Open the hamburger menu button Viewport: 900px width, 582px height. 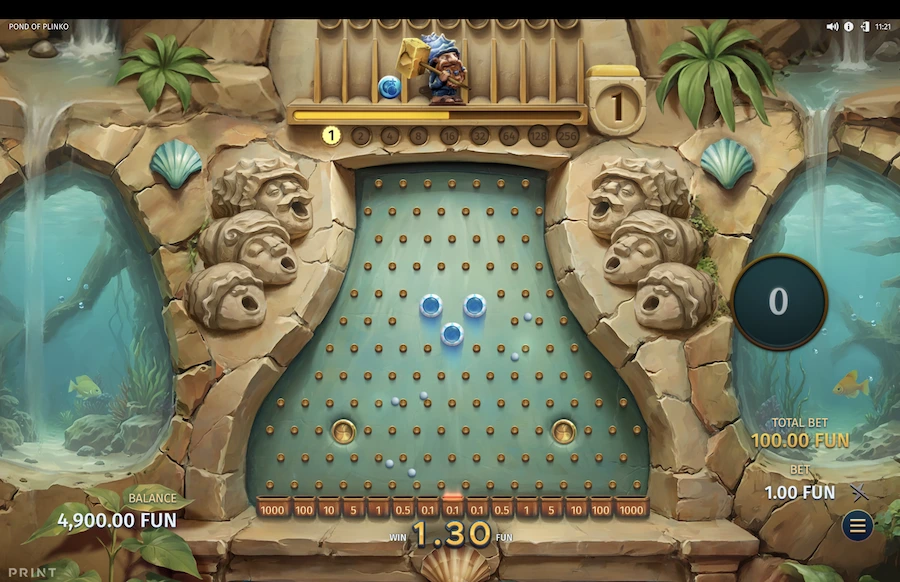click(x=857, y=525)
